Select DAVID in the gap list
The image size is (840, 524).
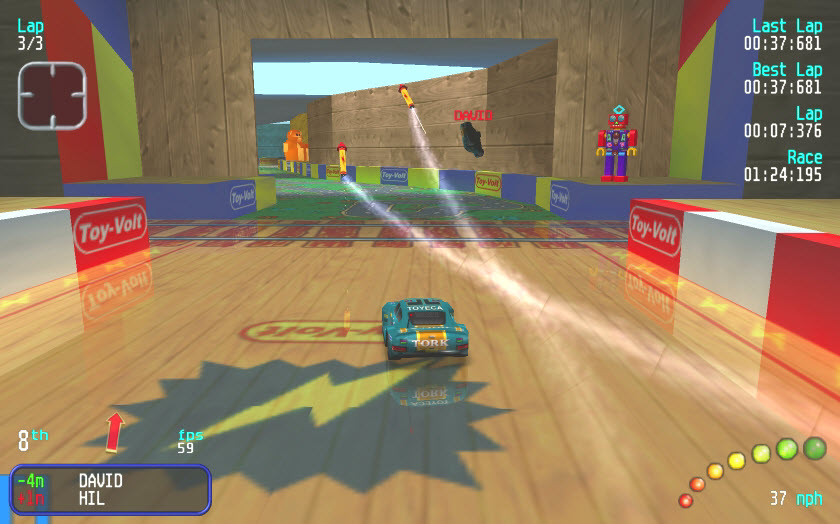pyautogui.click(x=100, y=481)
